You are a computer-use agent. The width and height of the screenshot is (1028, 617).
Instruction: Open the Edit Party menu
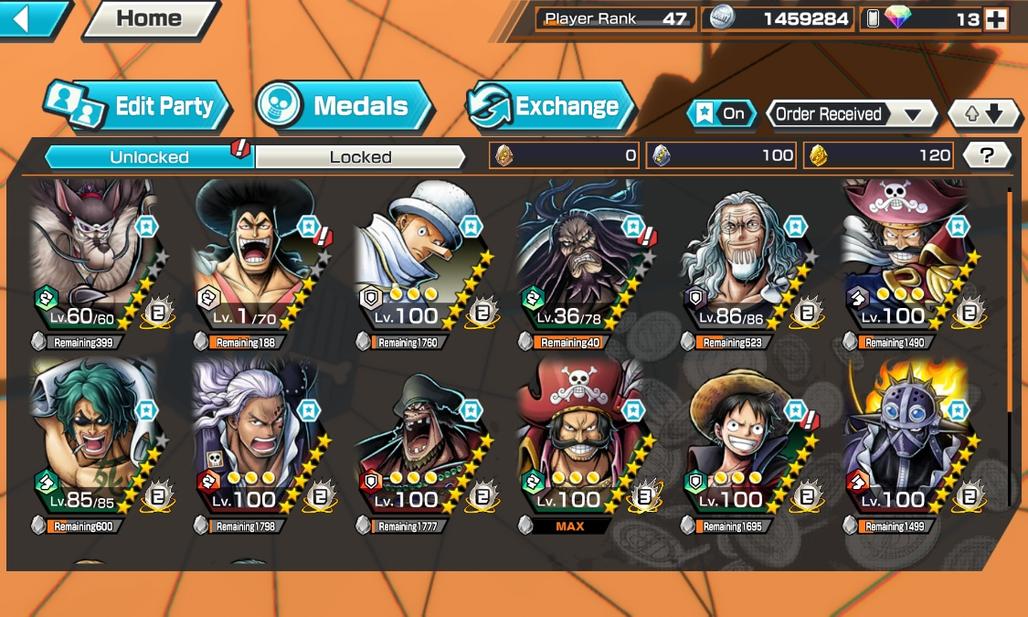click(138, 107)
